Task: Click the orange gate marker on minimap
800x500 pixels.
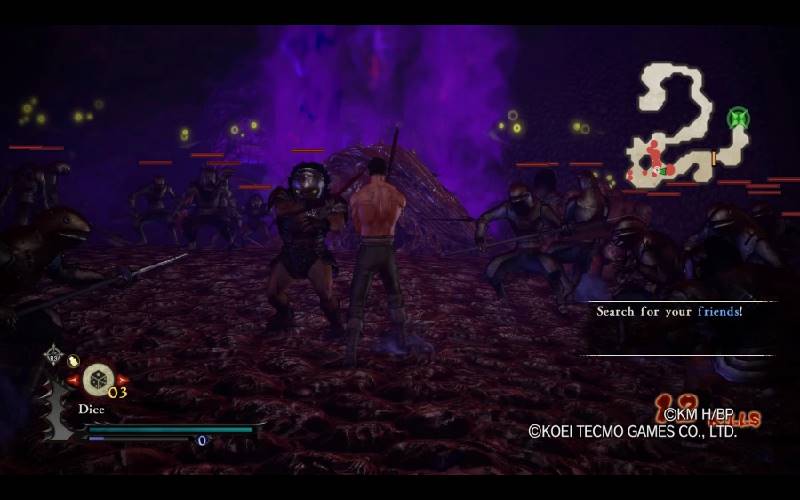Action: (713, 157)
